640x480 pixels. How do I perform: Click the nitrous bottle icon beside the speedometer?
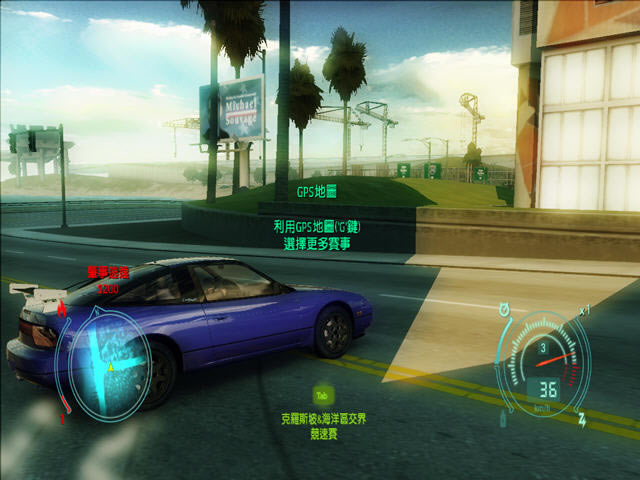503,417
